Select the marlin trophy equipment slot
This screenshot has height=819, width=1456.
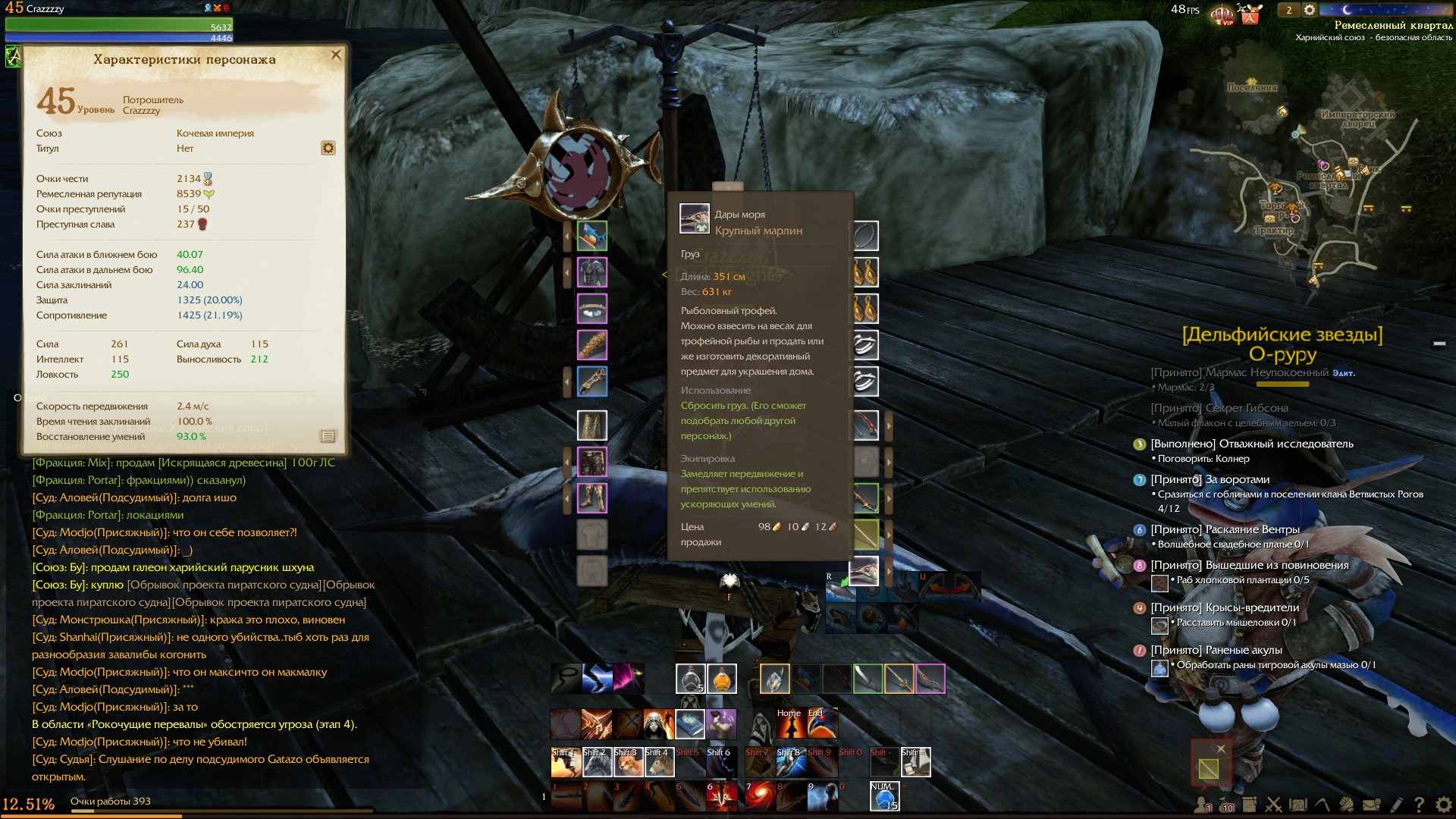pos(592,236)
